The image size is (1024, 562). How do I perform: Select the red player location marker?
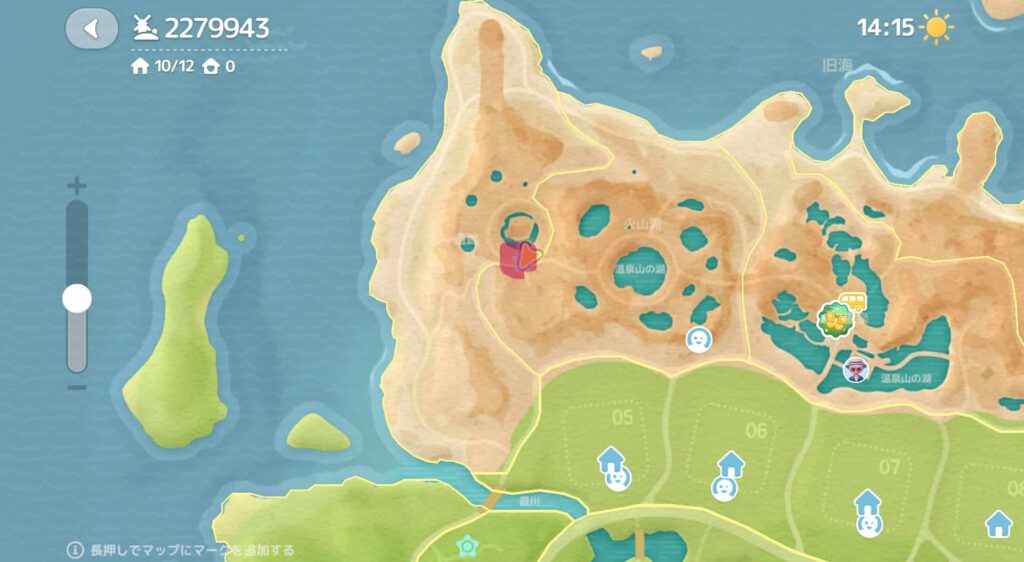tap(520, 260)
